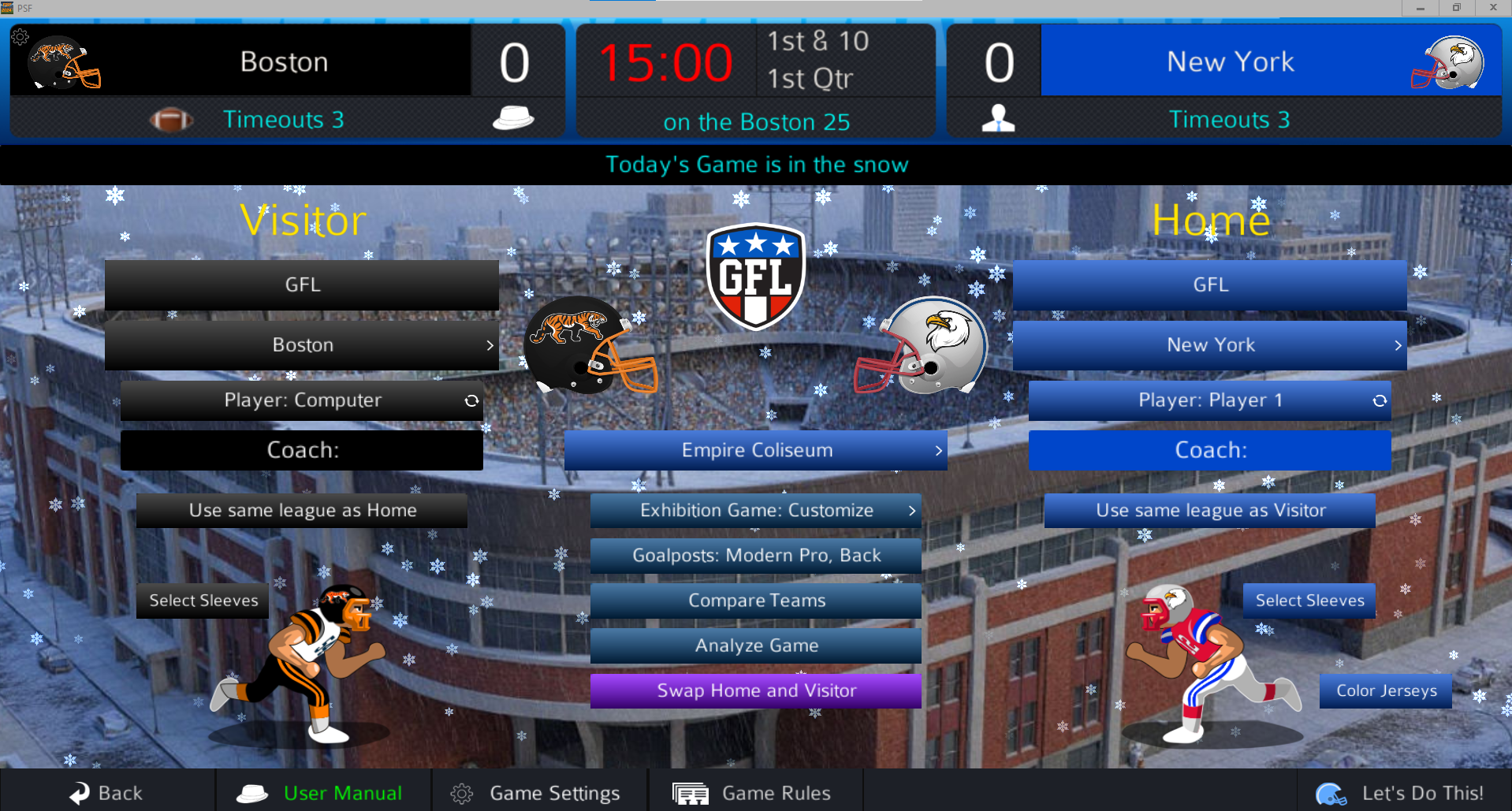Viewport: 1512px width, 811px height.
Task: Select Analyze Game
Action: tap(755, 645)
